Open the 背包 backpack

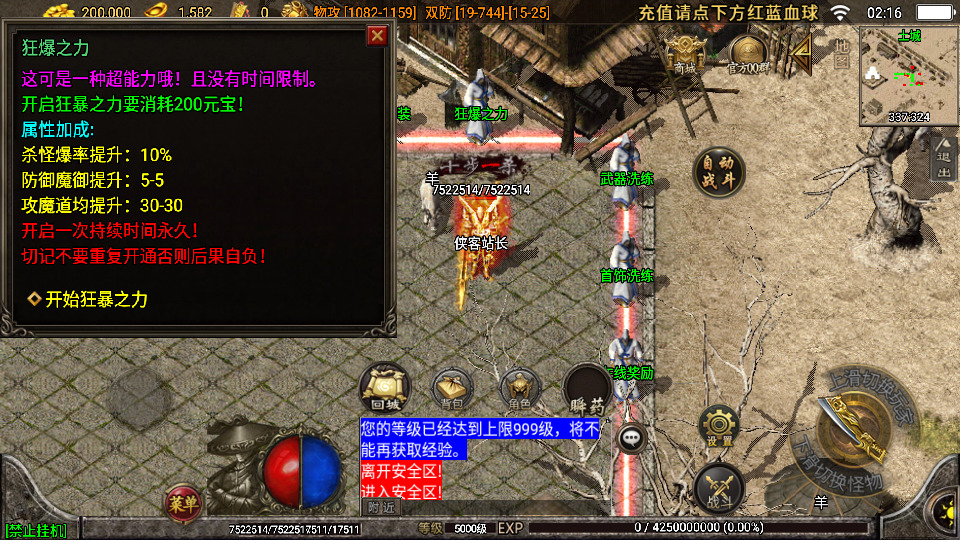coord(453,388)
